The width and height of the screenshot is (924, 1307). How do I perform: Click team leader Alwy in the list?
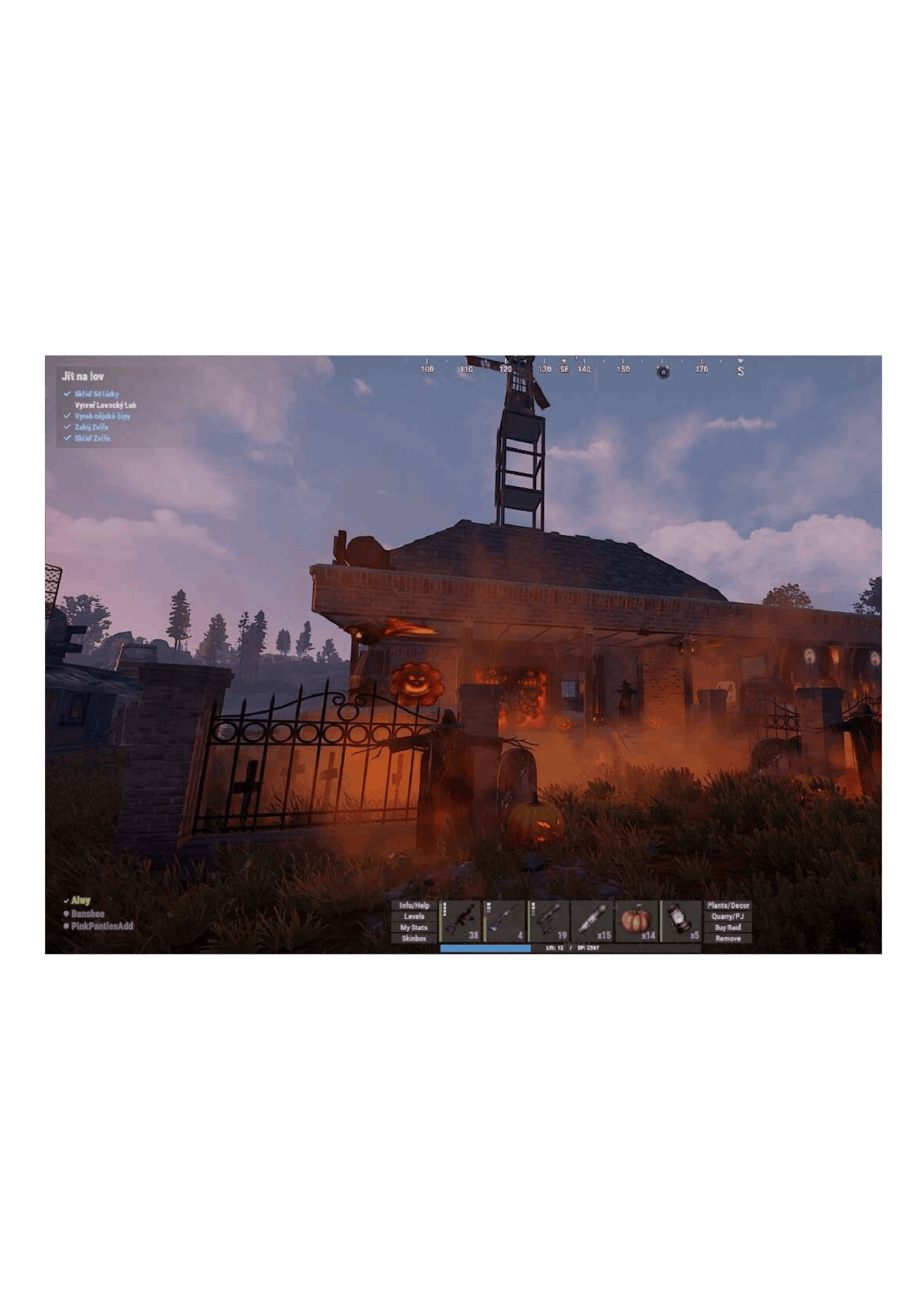(81, 901)
